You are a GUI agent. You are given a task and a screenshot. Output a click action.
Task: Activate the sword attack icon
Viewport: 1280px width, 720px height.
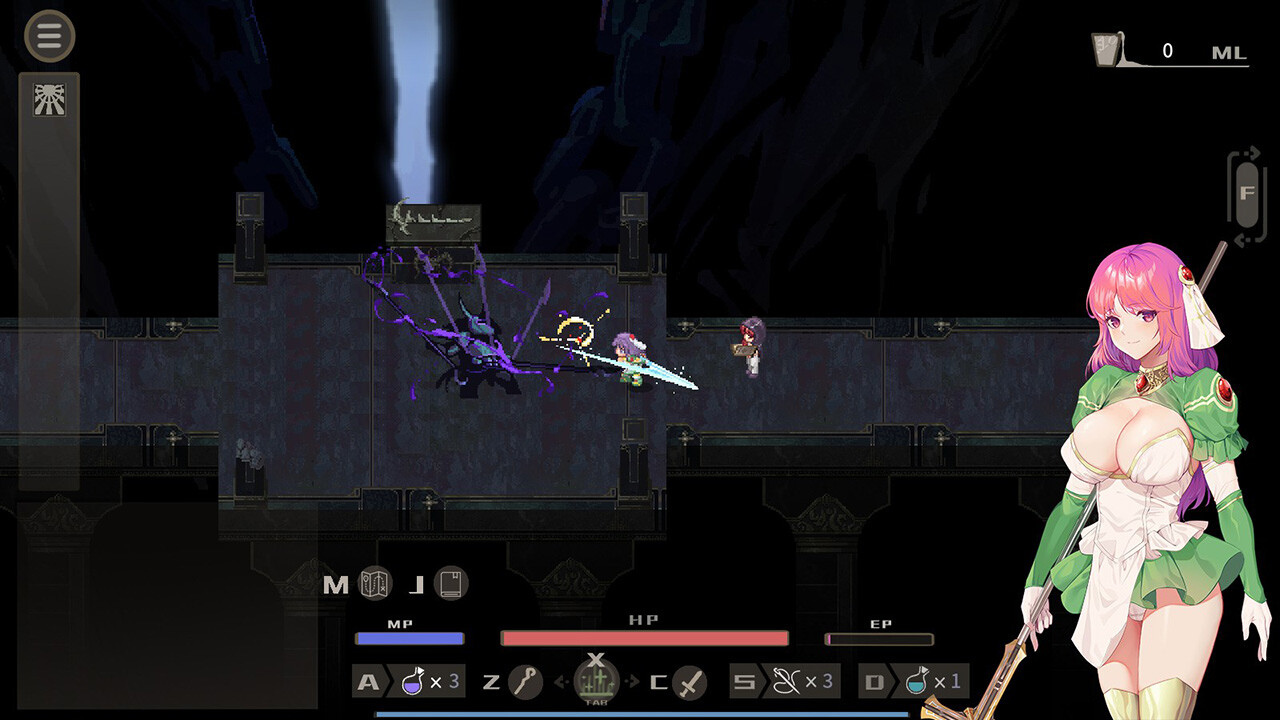[690, 683]
